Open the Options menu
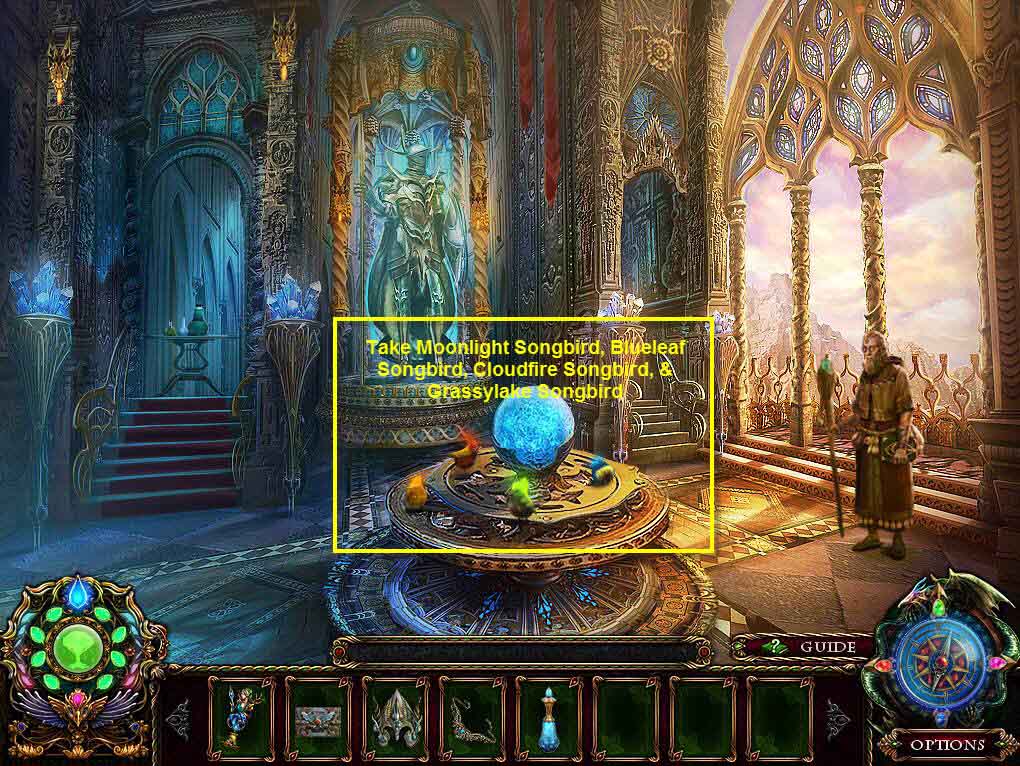 [x=946, y=744]
